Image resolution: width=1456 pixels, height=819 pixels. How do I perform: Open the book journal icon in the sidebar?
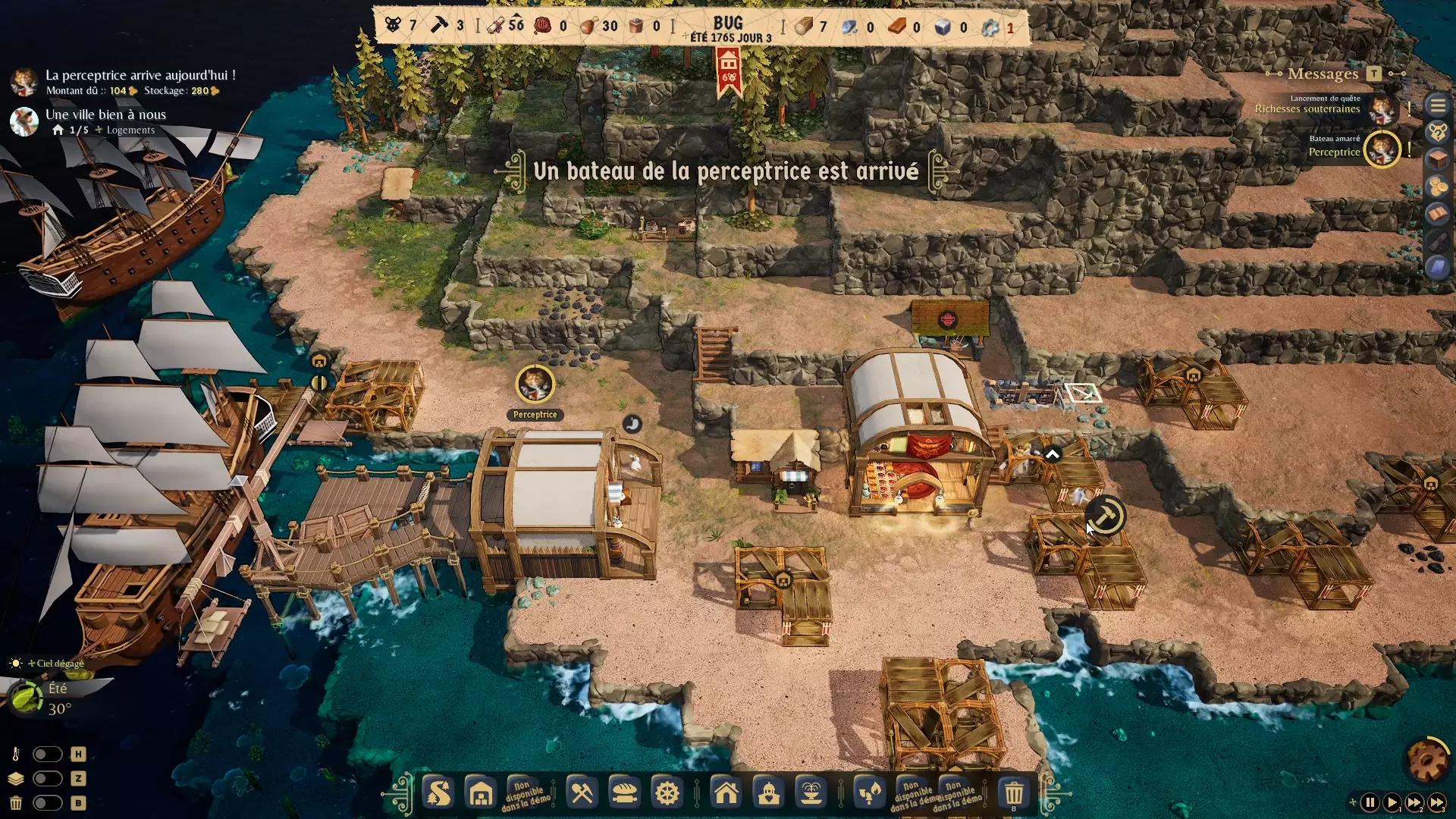1439,212
